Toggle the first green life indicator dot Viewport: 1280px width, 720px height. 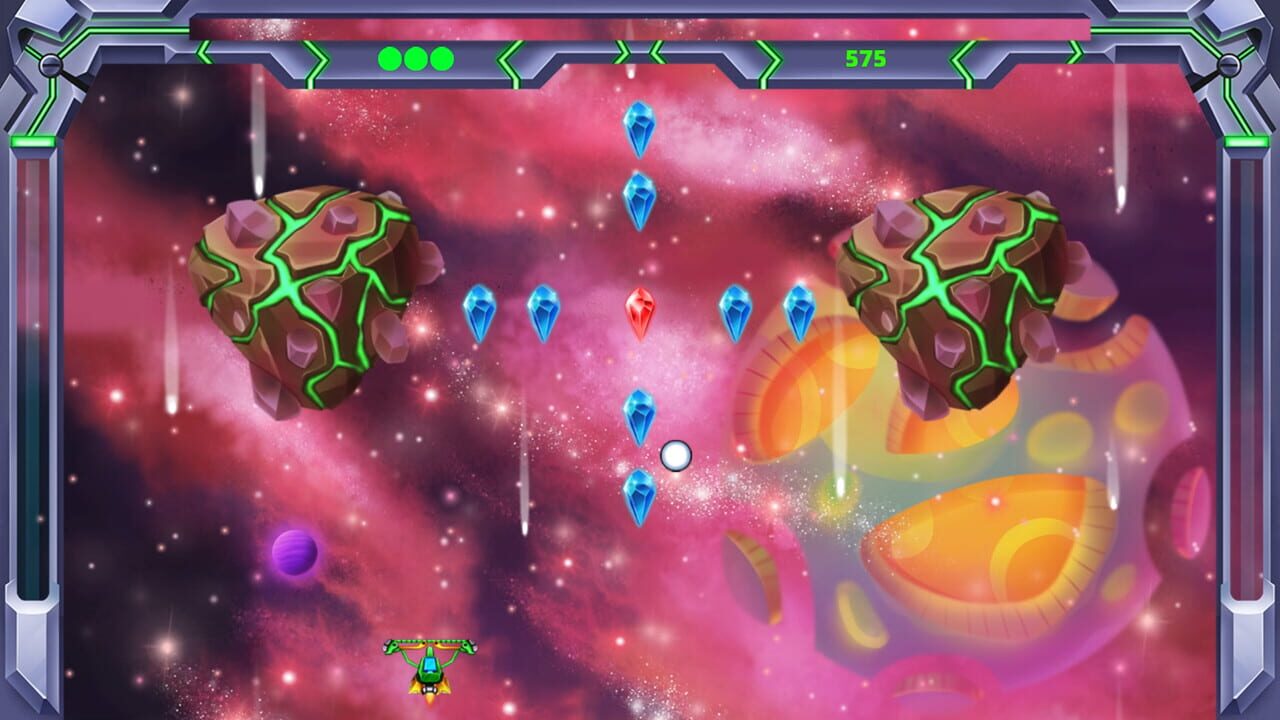point(389,60)
